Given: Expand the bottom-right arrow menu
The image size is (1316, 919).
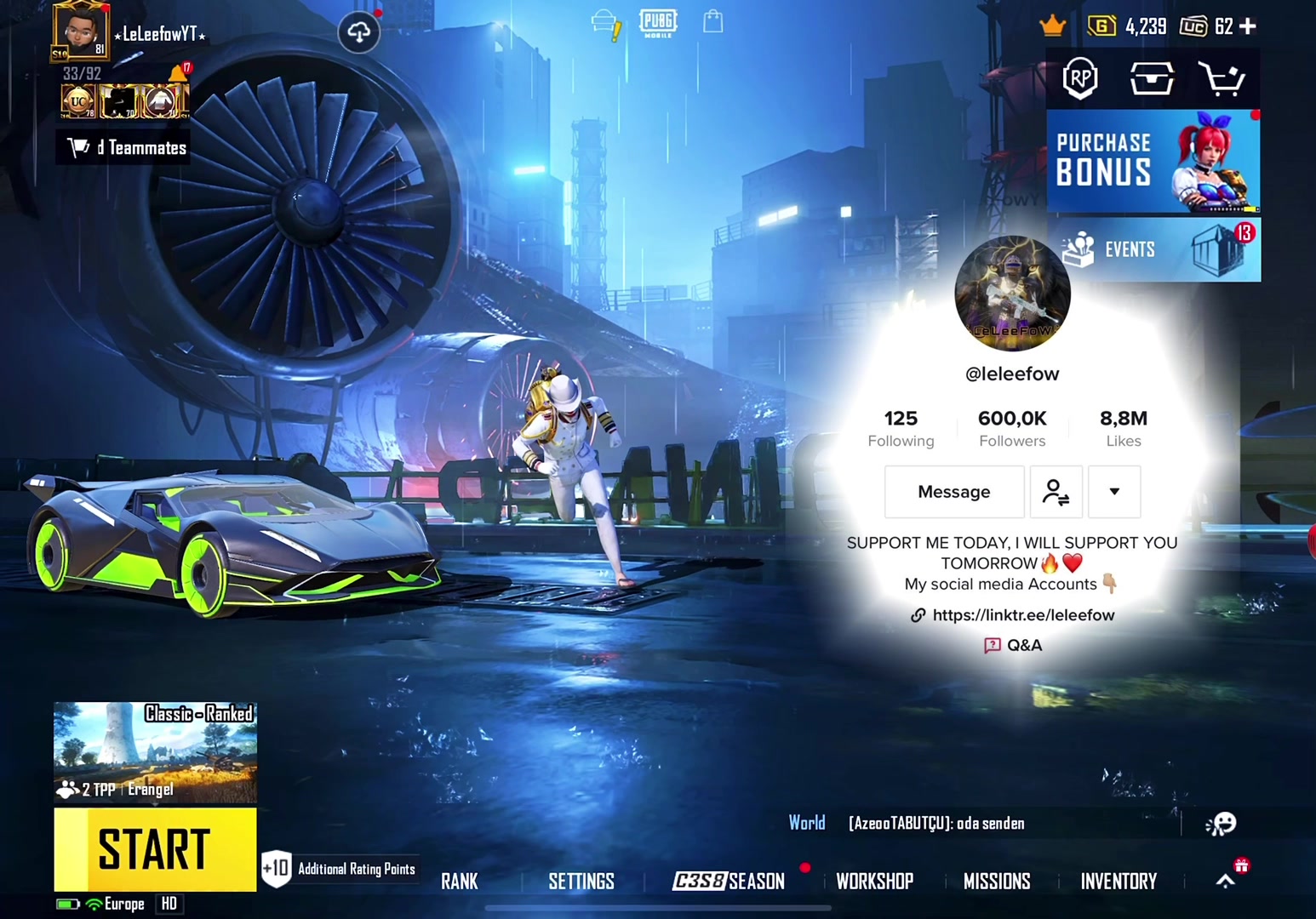Looking at the screenshot, I should point(1226,882).
